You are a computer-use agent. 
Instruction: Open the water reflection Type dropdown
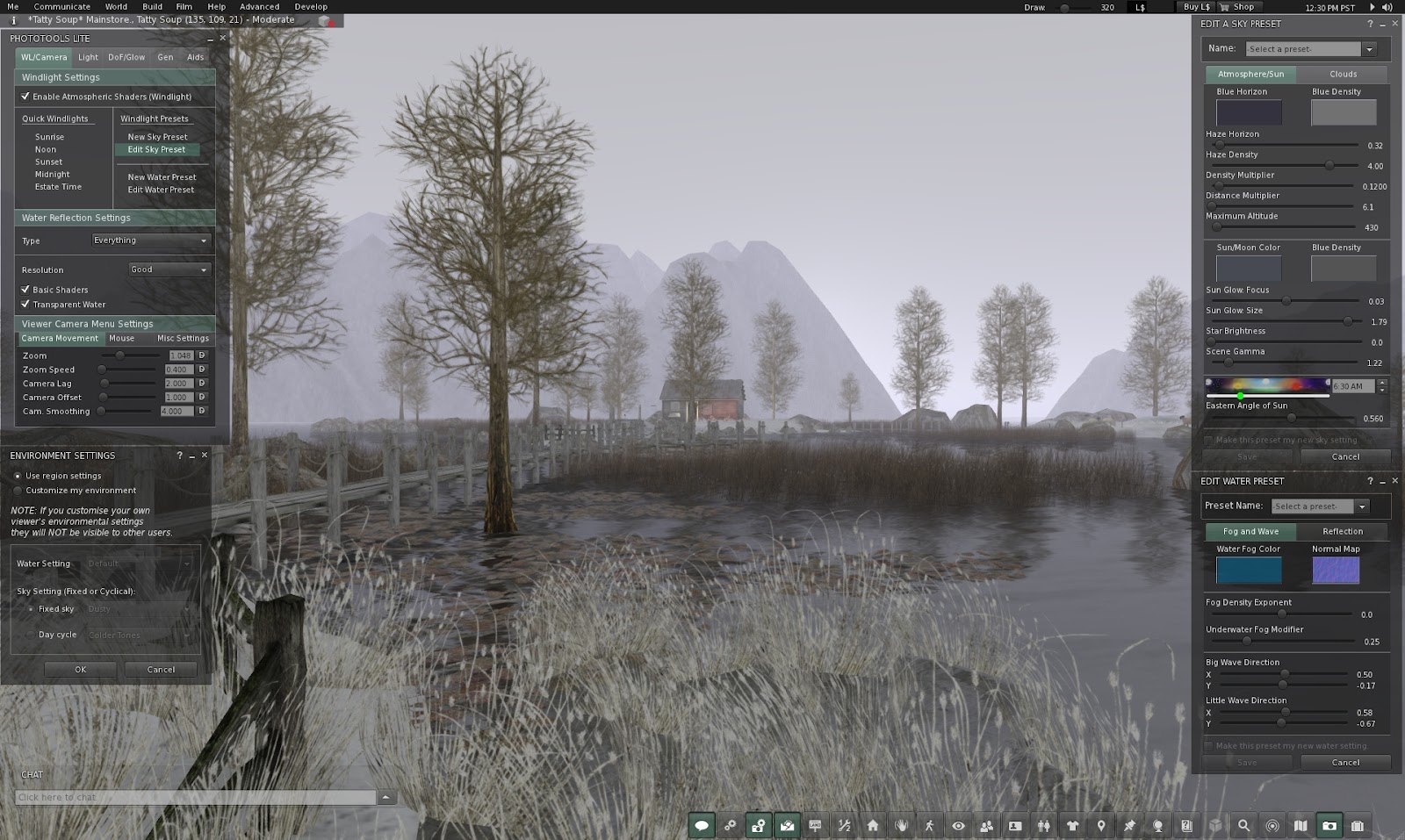click(149, 240)
